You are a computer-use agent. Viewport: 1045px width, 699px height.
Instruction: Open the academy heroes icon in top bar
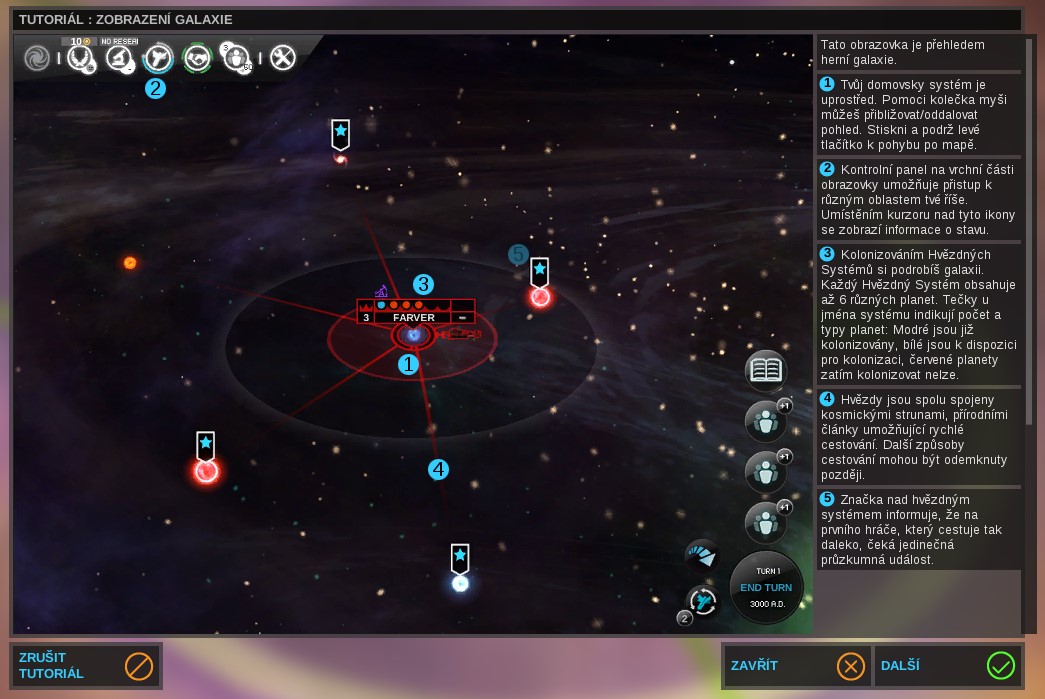click(236, 58)
